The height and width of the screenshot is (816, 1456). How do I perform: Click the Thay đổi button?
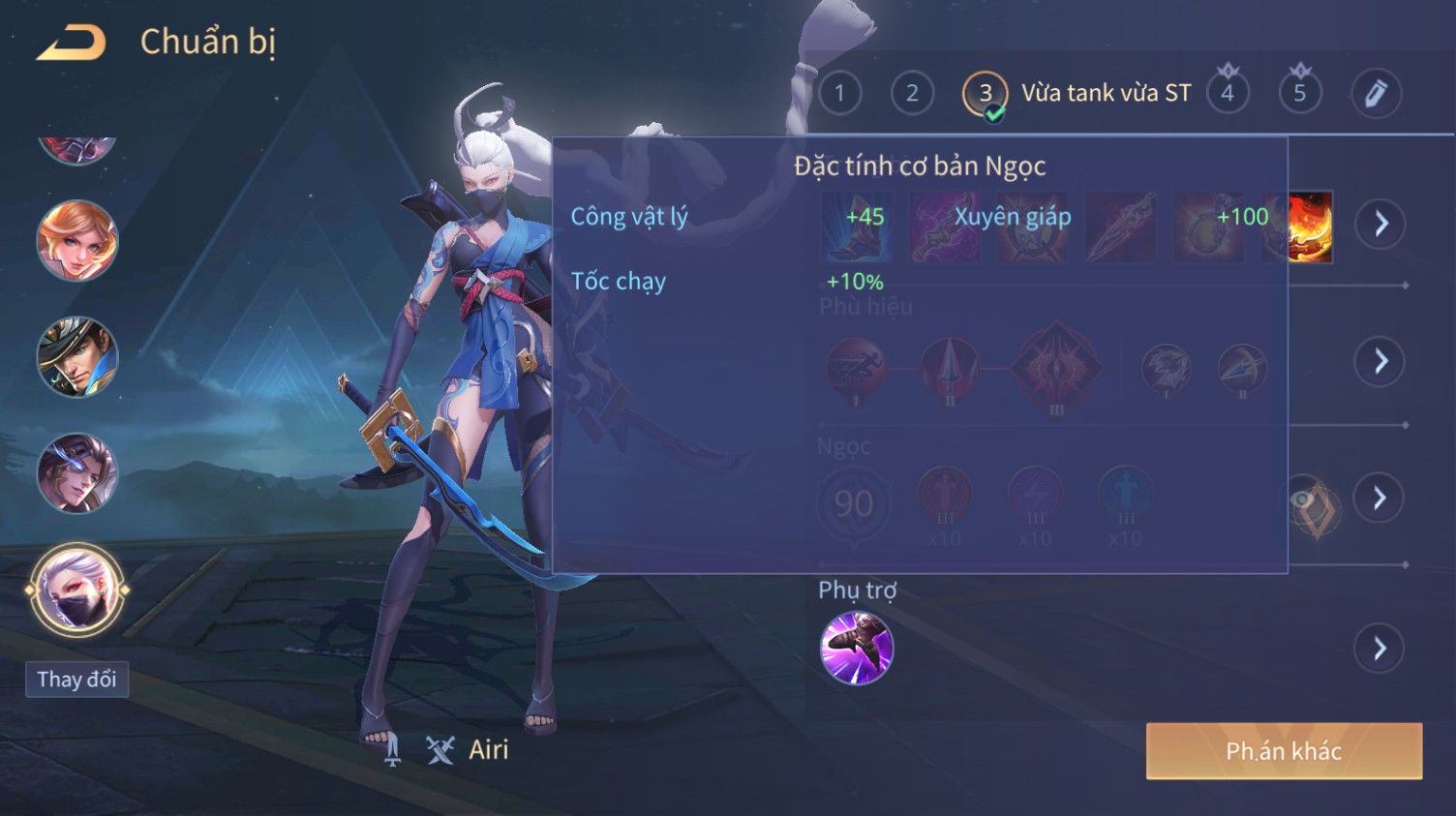pos(76,680)
